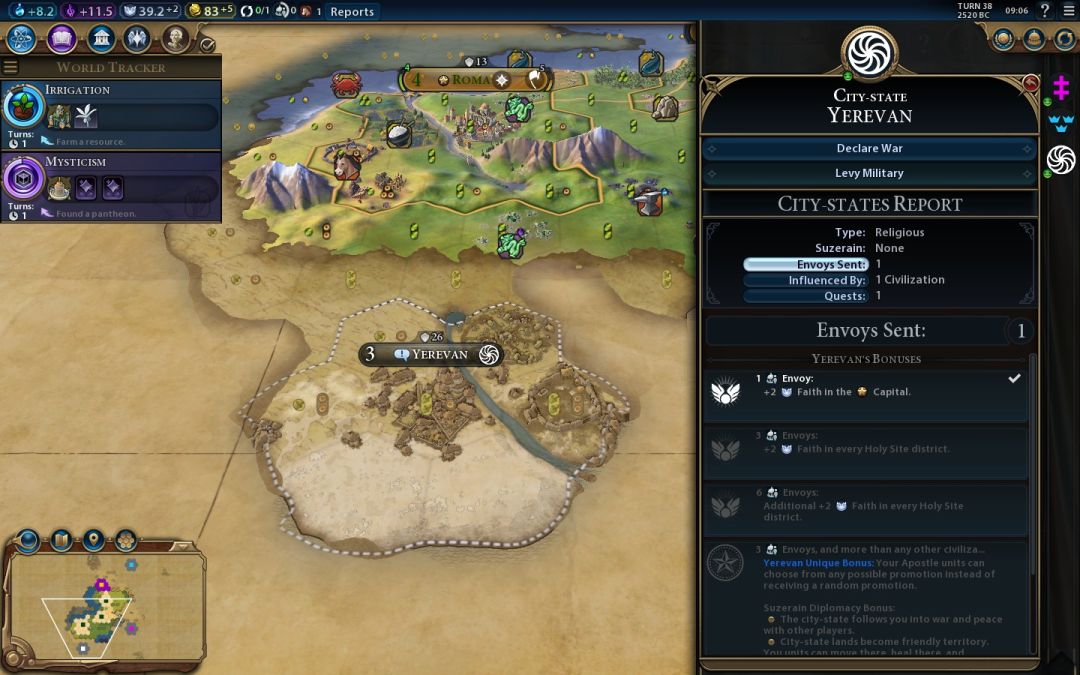Show the governments building icon screen
The width and height of the screenshot is (1080, 675).
click(100, 39)
